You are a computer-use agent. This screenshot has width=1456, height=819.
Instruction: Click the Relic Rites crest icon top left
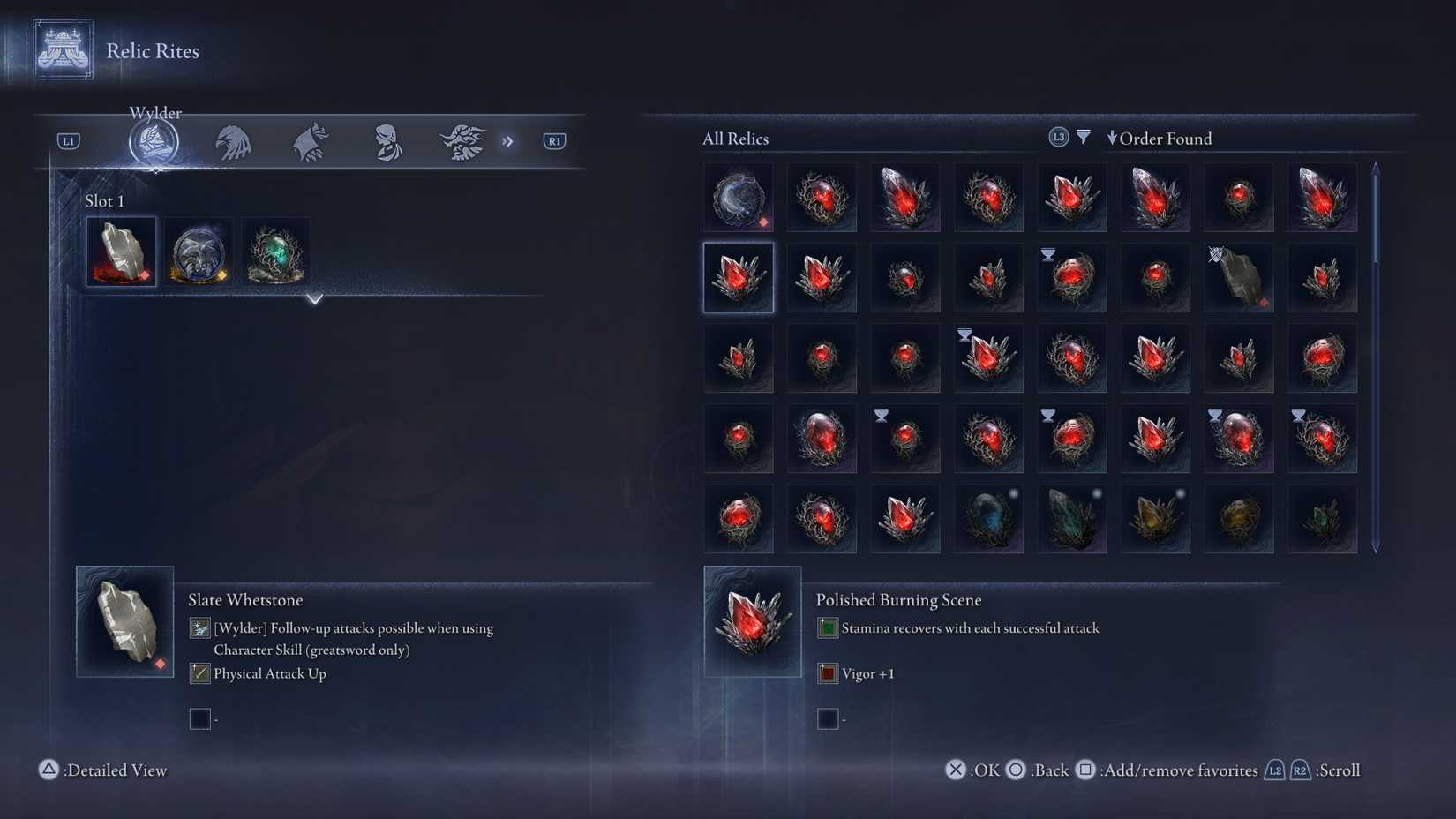click(60, 49)
